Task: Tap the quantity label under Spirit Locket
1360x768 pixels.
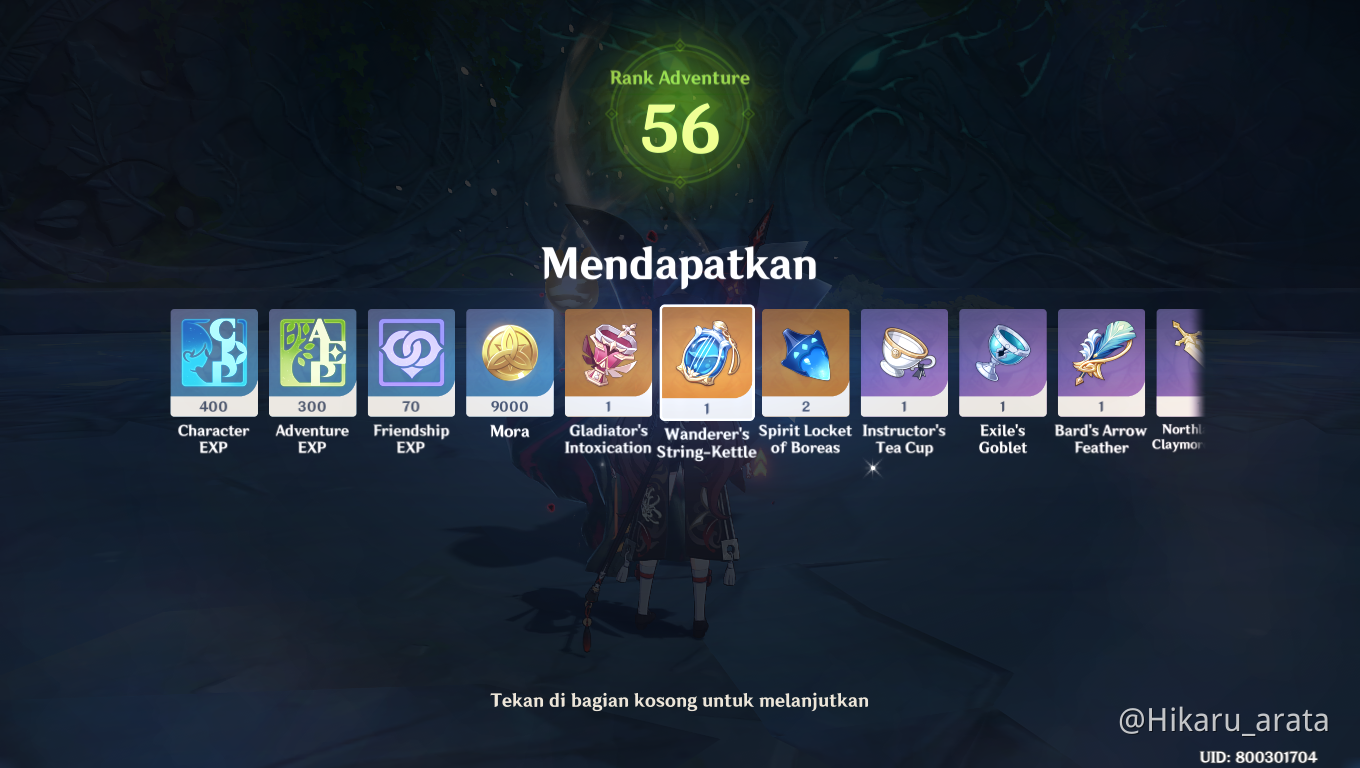Action: pos(805,406)
